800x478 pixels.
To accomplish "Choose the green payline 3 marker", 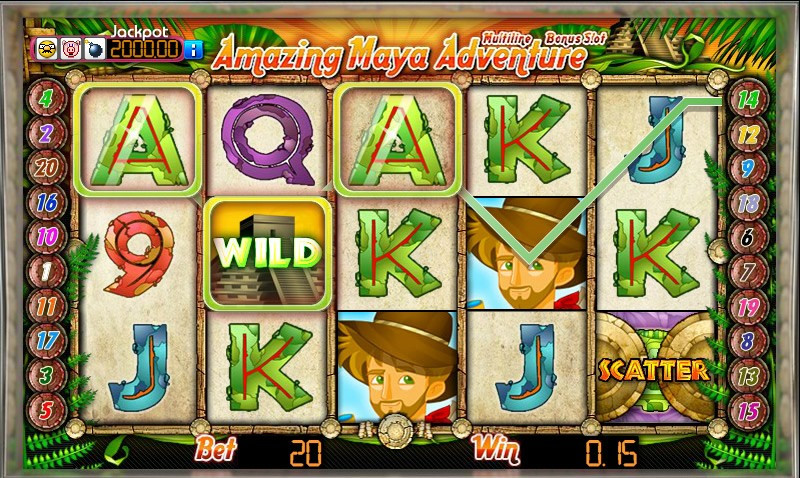I will [x=47, y=374].
